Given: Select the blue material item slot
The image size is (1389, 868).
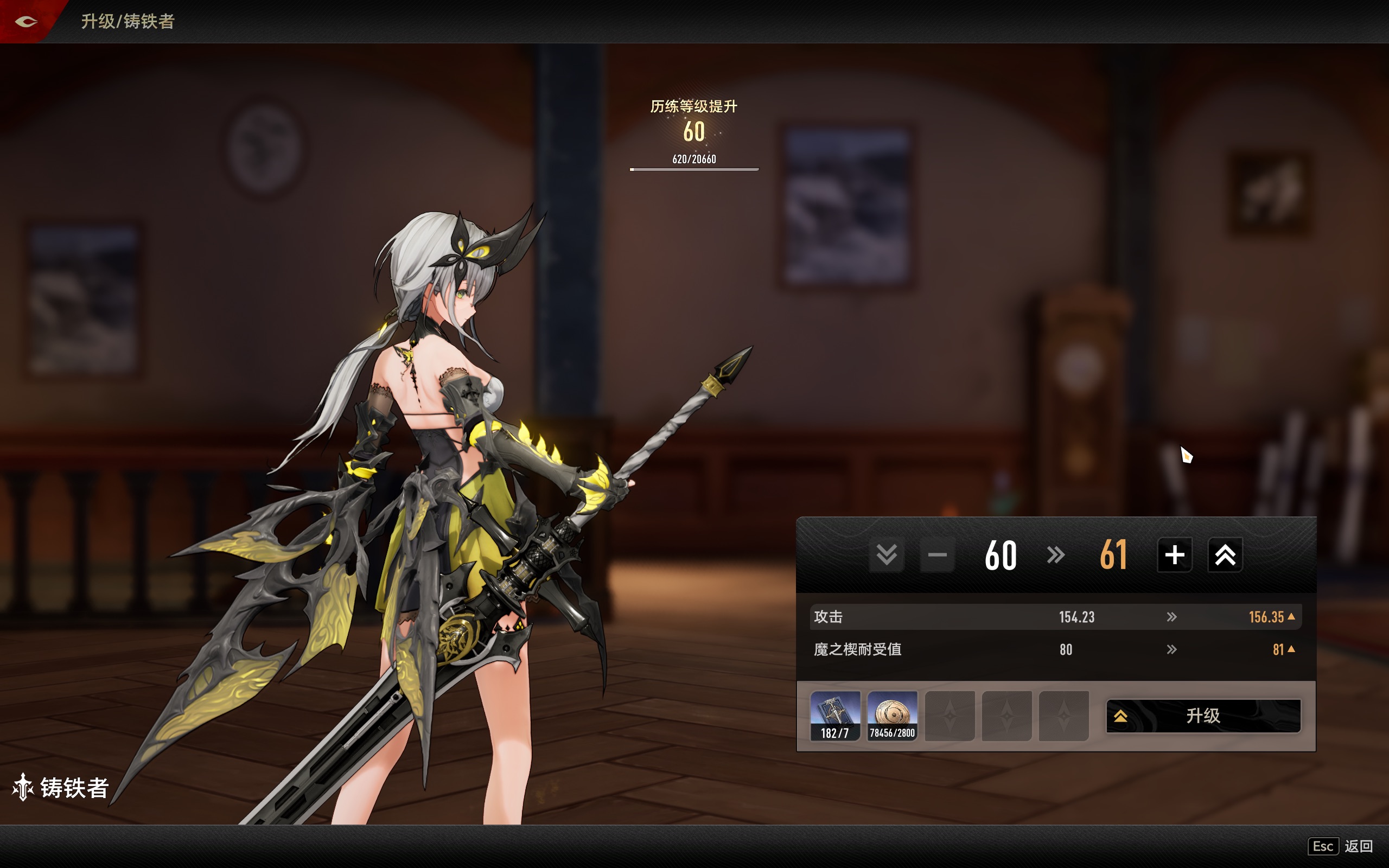Looking at the screenshot, I should click(835, 716).
